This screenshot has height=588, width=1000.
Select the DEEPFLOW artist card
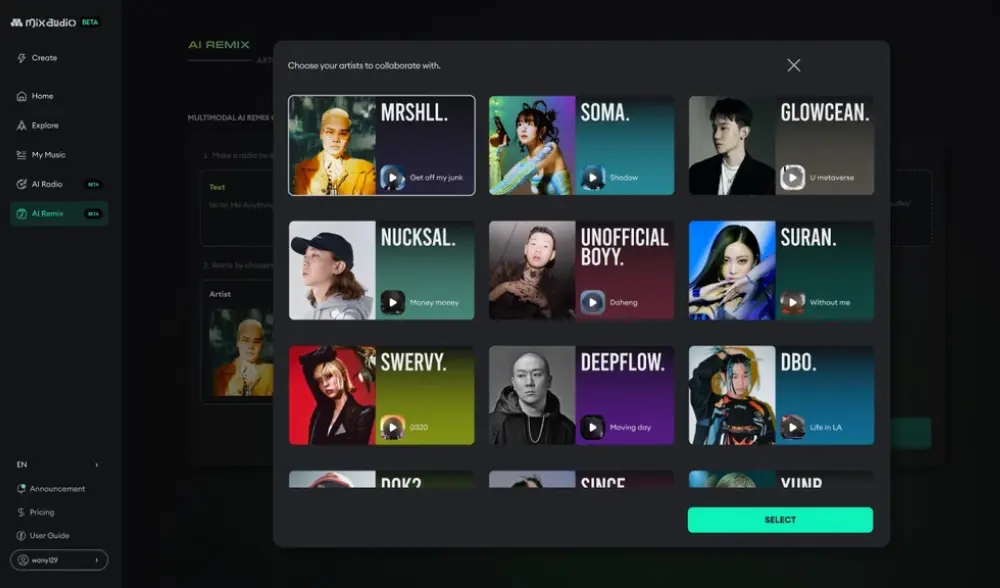pos(581,395)
